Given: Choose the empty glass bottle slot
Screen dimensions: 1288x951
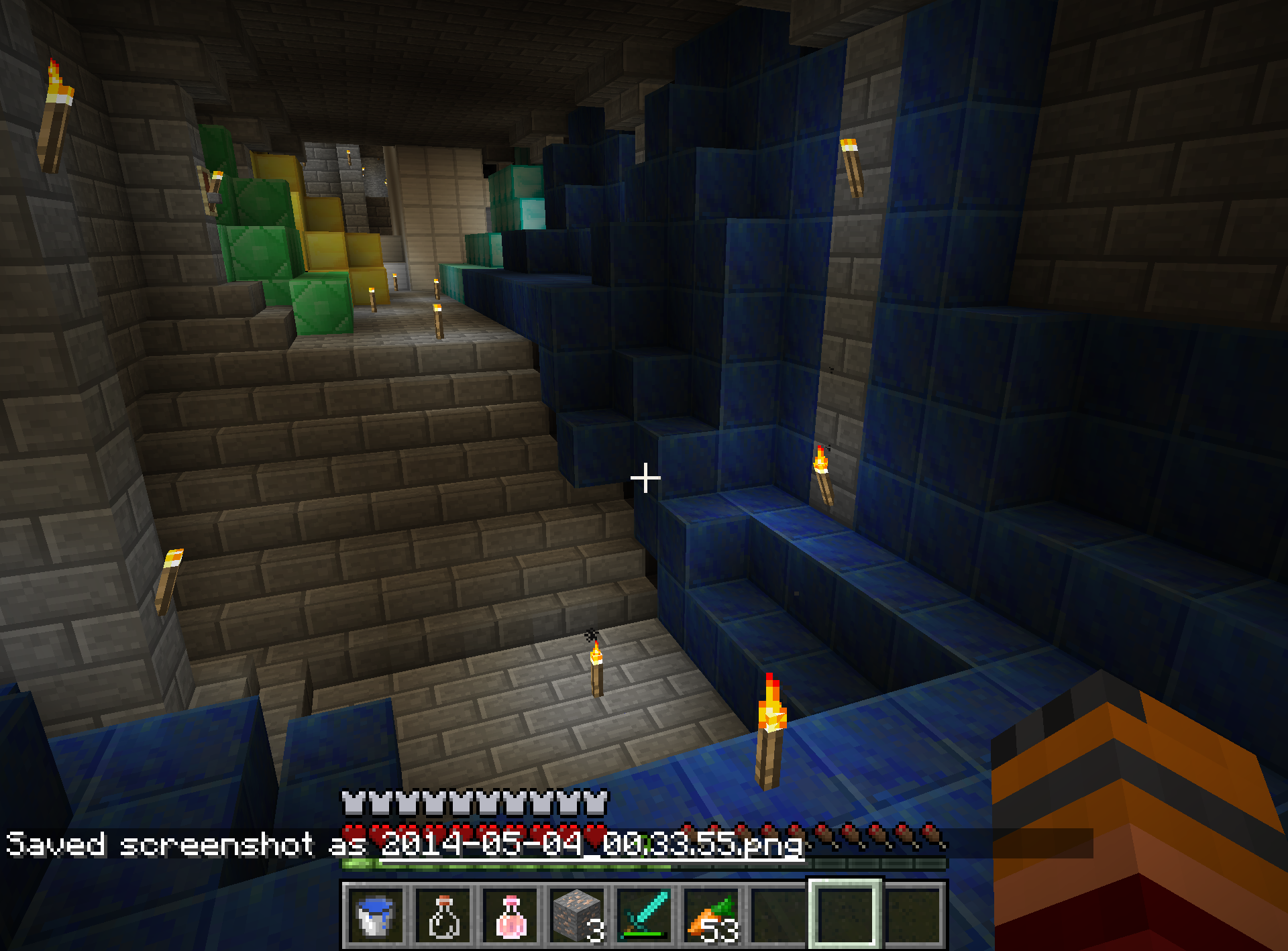Looking at the screenshot, I should pyautogui.click(x=443, y=915).
